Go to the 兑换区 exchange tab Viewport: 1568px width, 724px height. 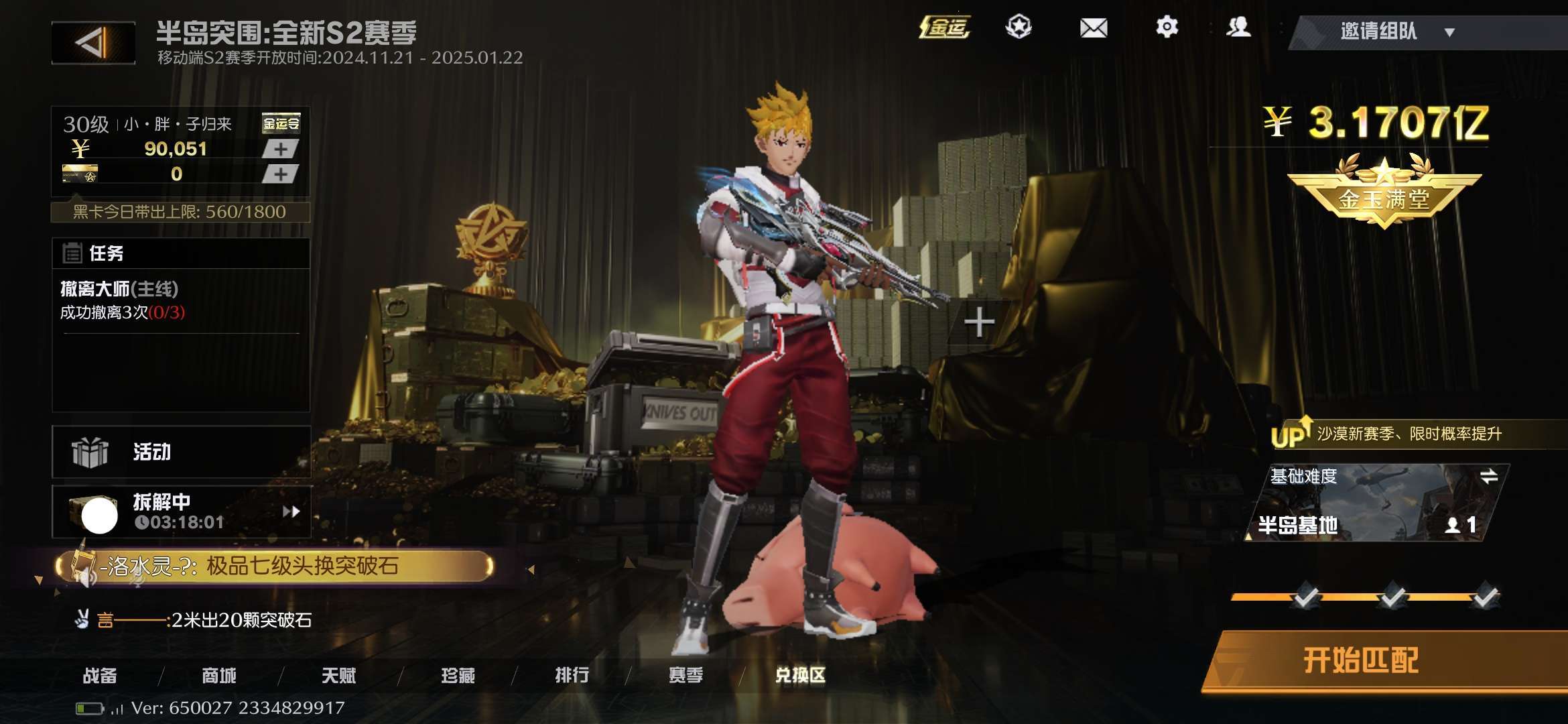click(x=800, y=676)
